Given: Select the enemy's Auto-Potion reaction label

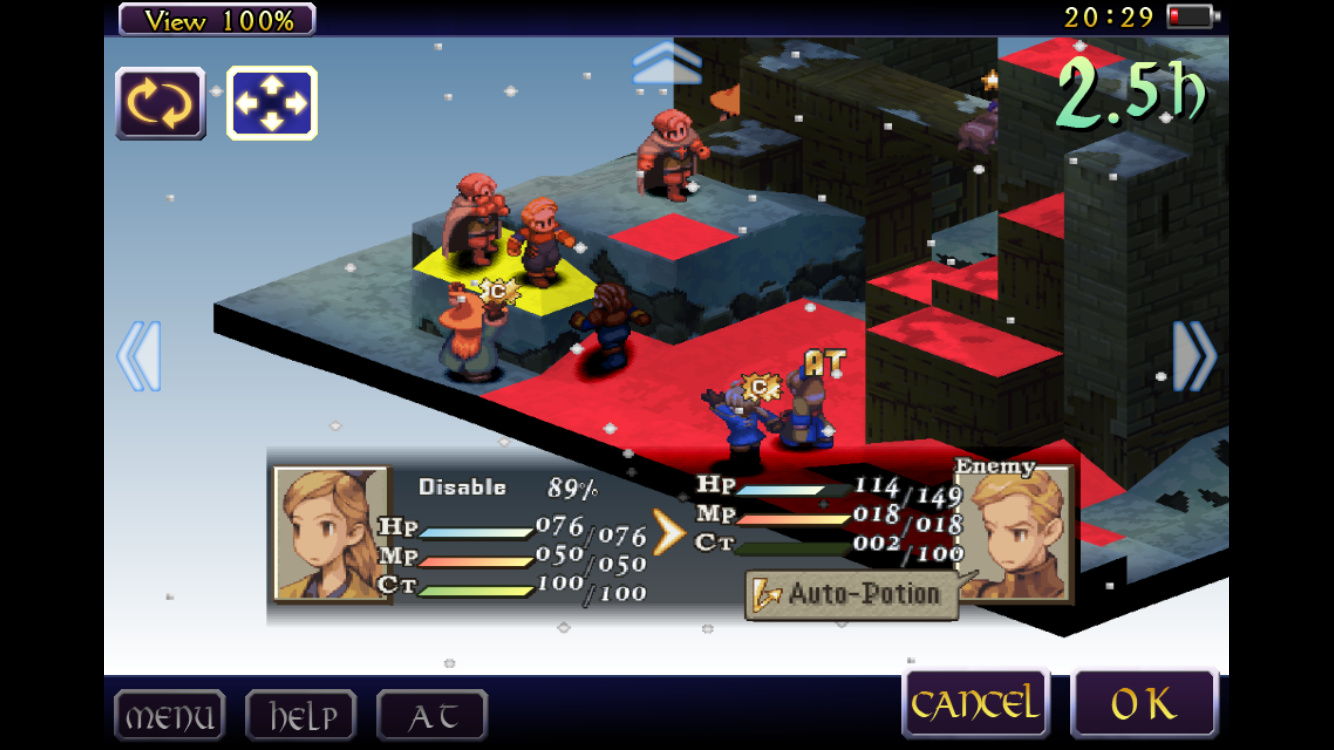Looking at the screenshot, I should click(x=851, y=594).
